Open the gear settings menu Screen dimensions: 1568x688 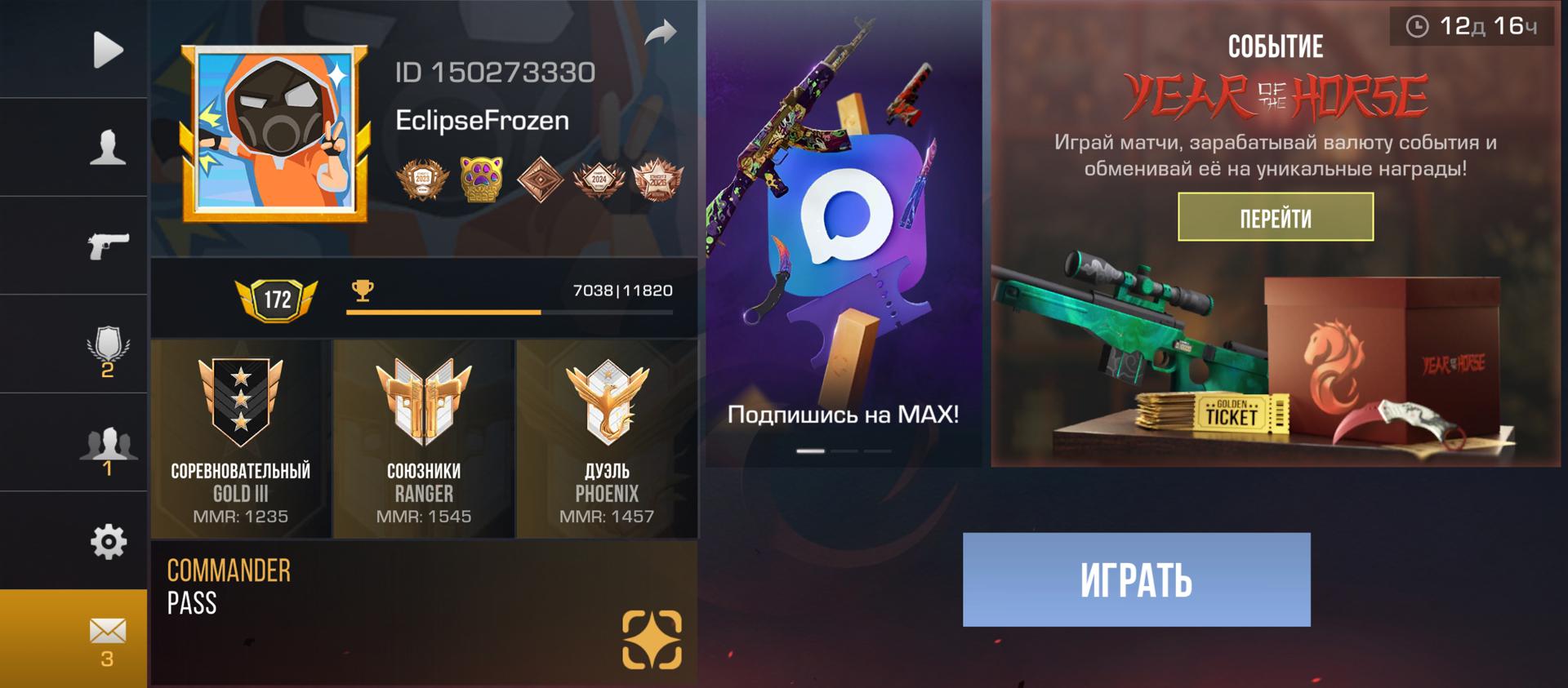click(x=107, y=541)
